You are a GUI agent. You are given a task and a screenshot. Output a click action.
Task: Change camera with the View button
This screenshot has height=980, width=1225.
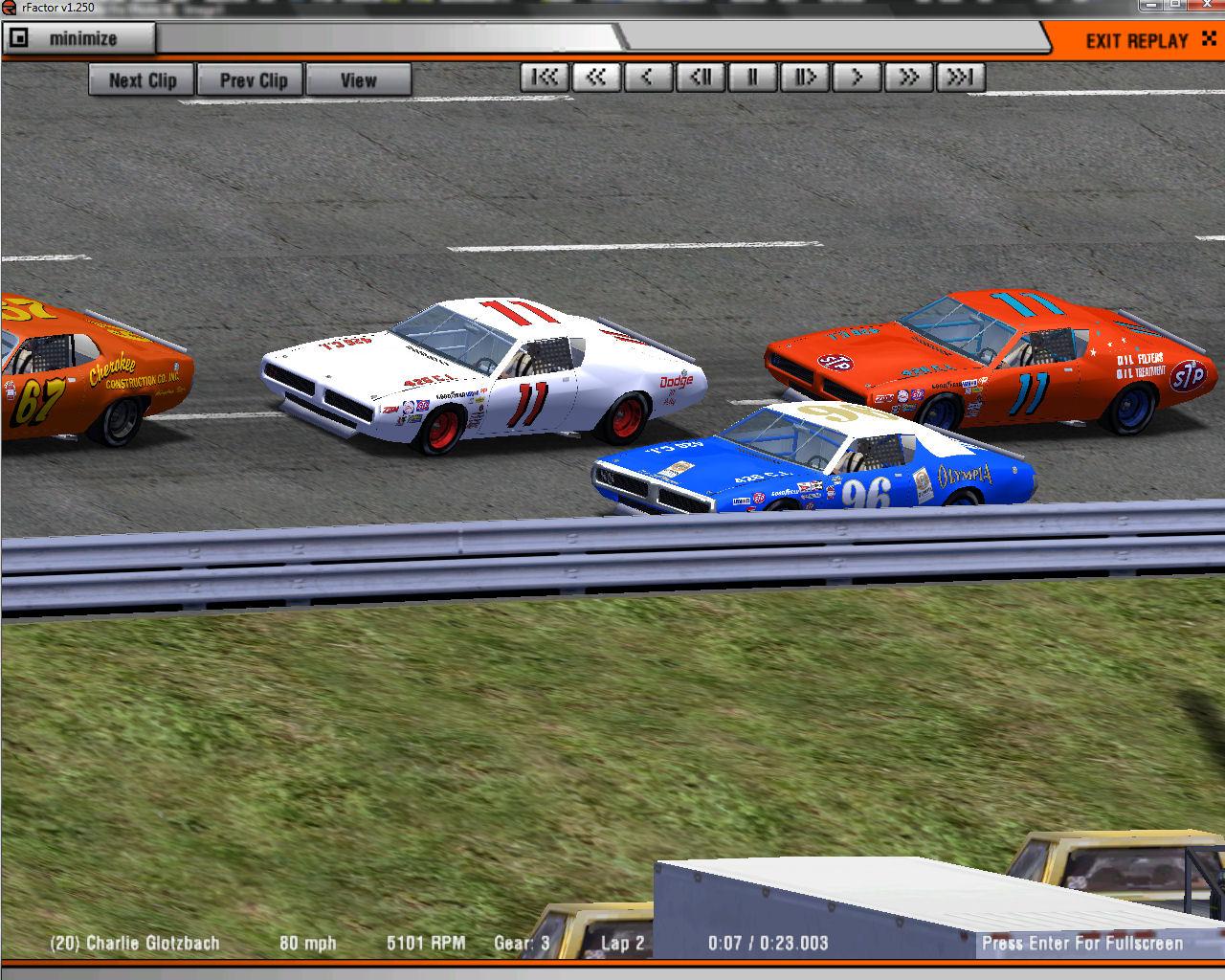tap(358, 80)
